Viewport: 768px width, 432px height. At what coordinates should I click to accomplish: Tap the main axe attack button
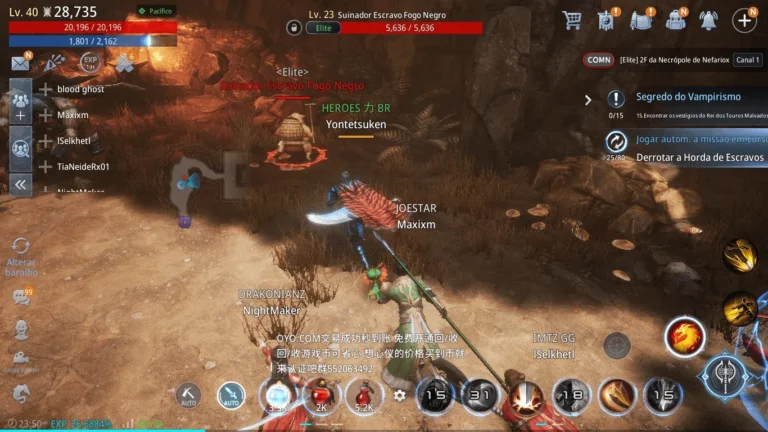point(724,376)
